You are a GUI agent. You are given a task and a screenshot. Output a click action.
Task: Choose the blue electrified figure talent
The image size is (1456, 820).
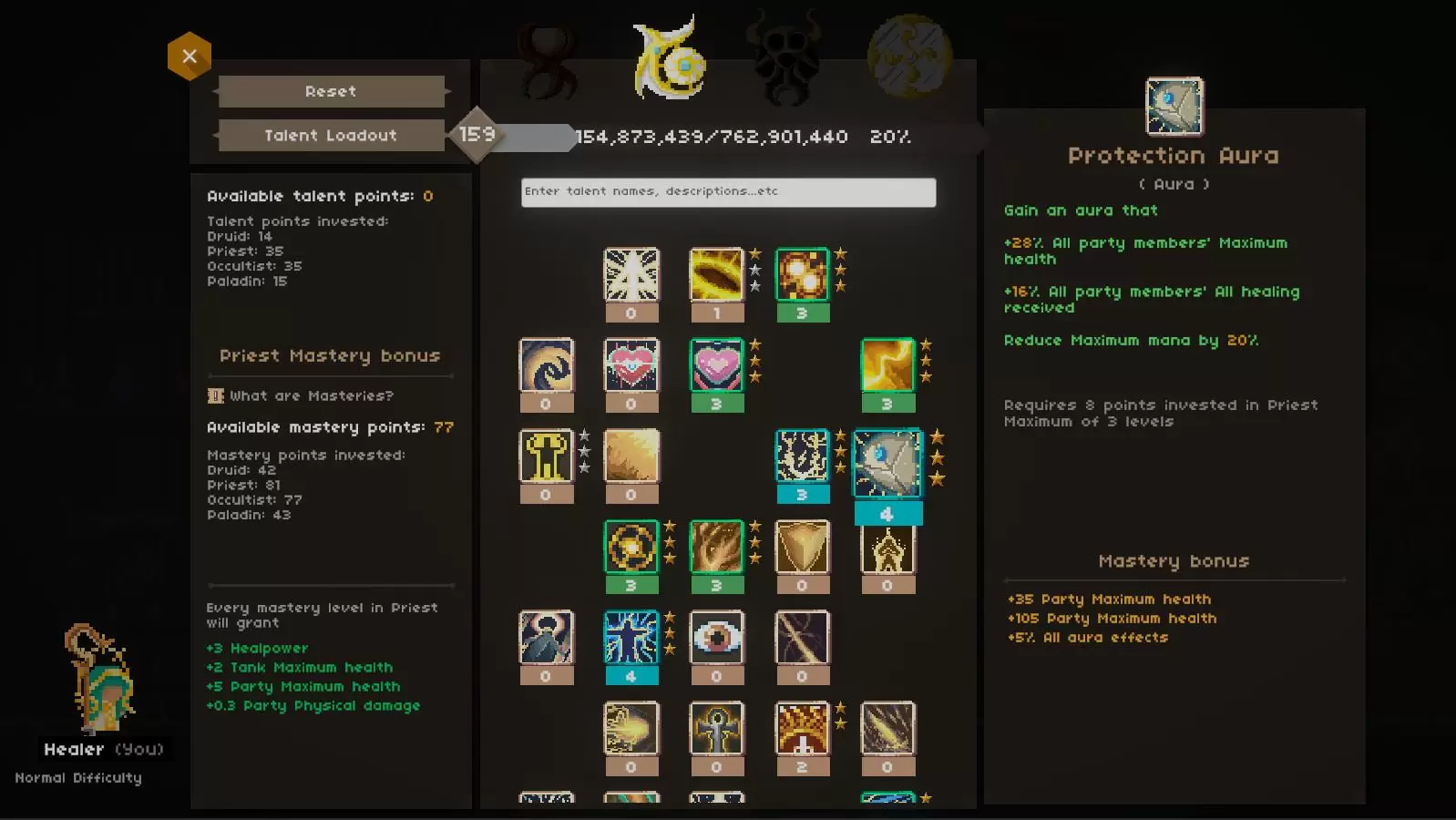[631, 638]
